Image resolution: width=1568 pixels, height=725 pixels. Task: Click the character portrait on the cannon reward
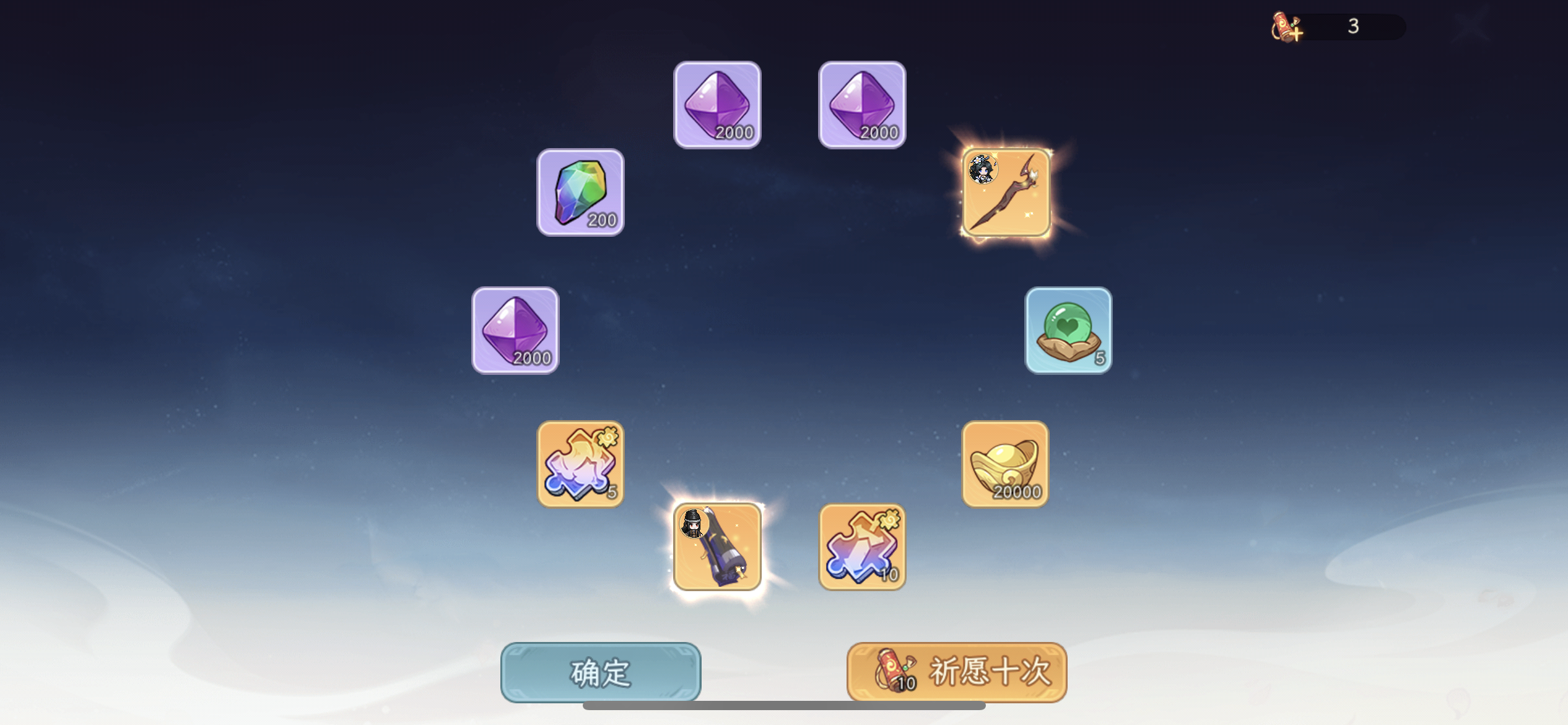click(x=695, y=523)
